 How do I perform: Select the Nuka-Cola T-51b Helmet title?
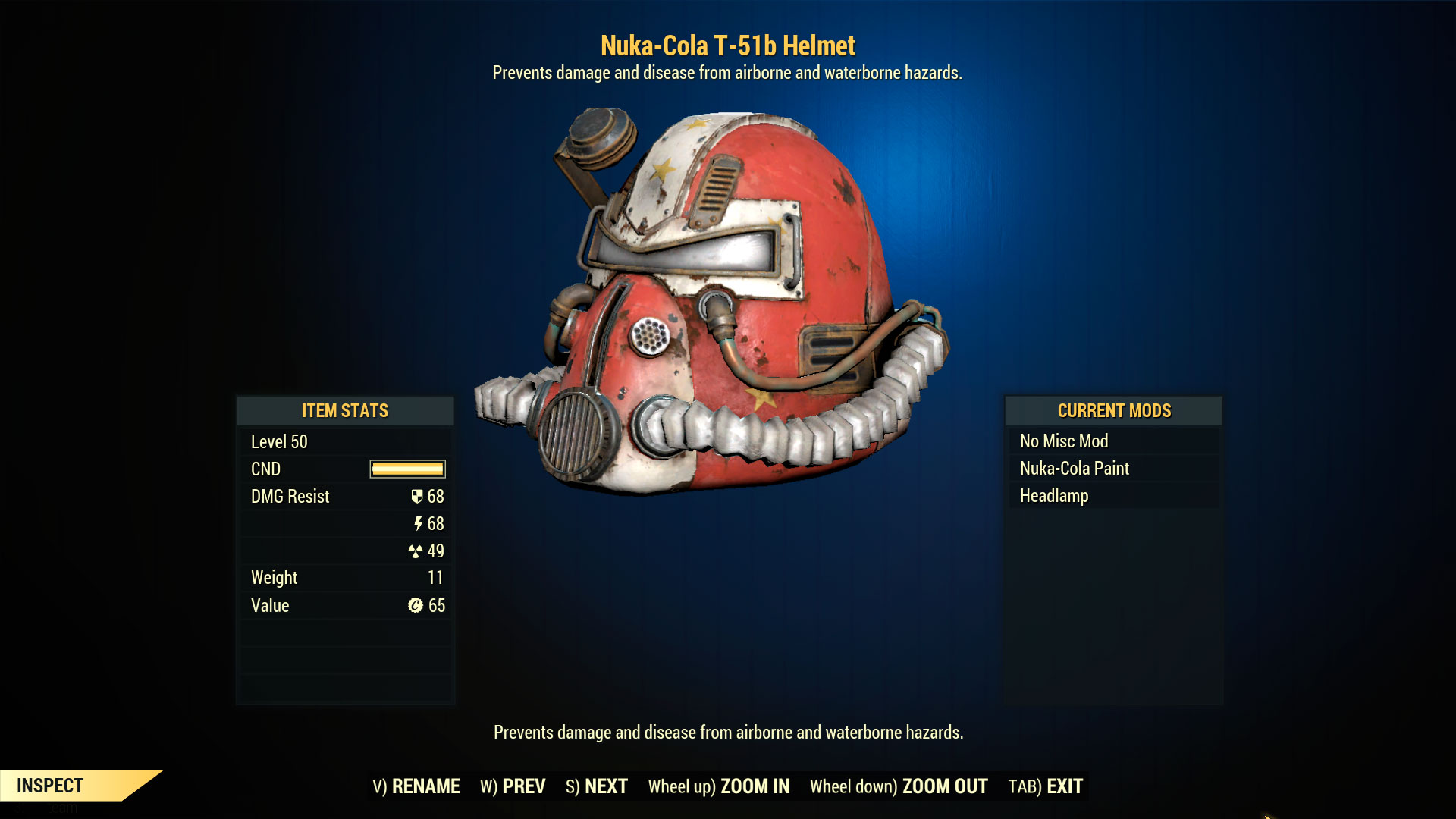(x=727, y=45)
